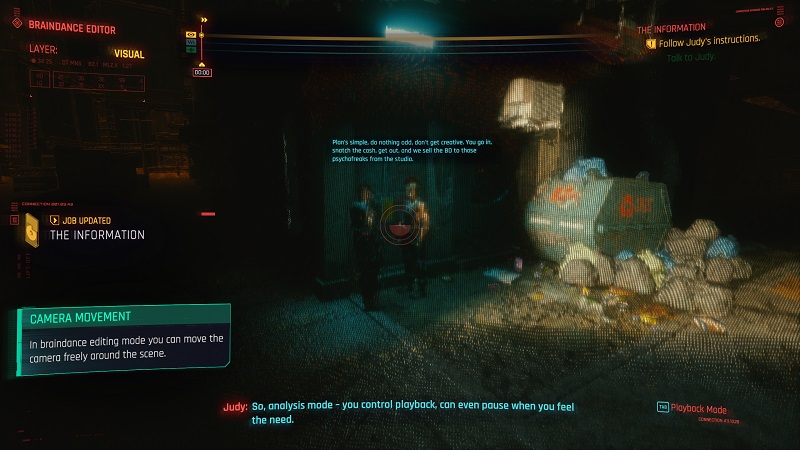800x450 pixels.
Task: Click the Camera Movement tutorial box
Action: click(x=123, y=339)
